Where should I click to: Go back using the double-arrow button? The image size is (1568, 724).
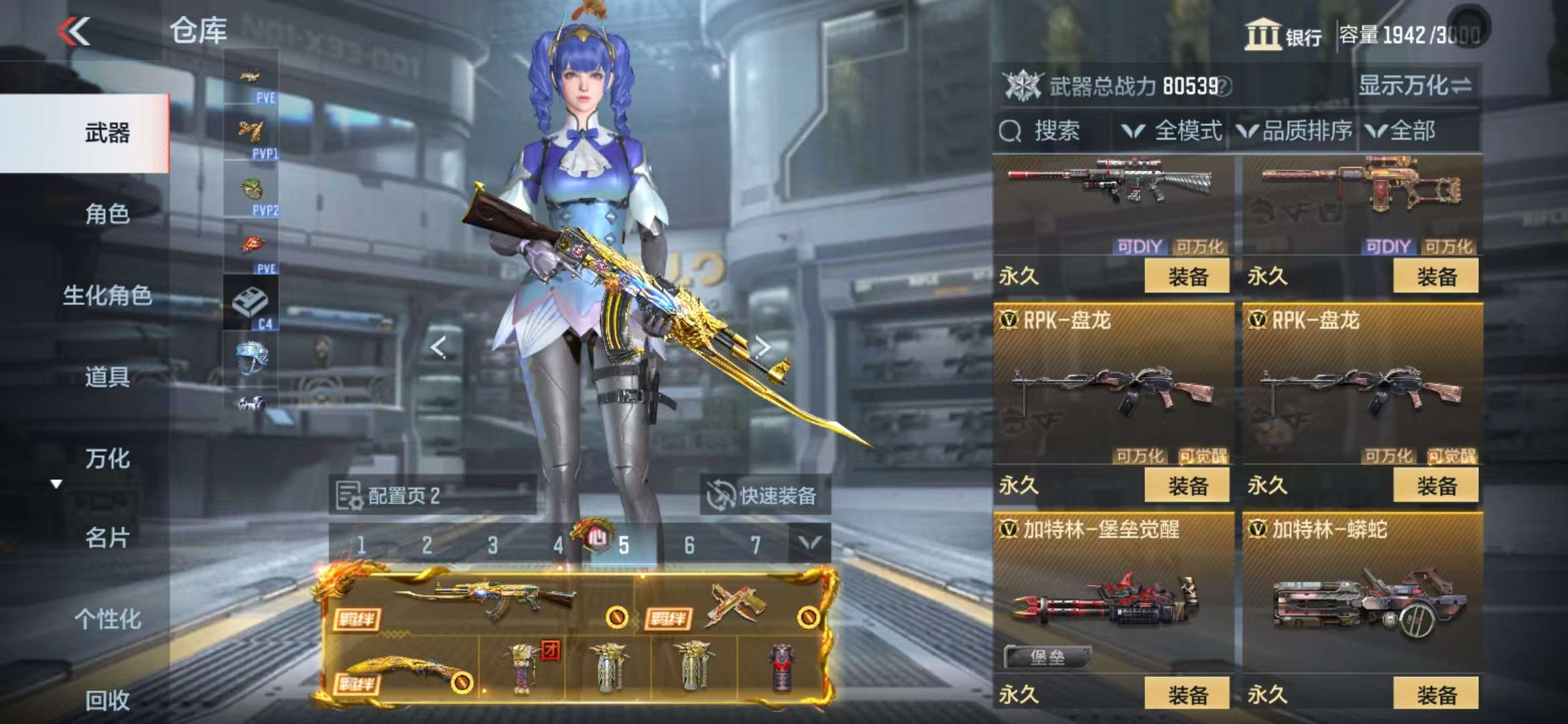tap(74, 32)
